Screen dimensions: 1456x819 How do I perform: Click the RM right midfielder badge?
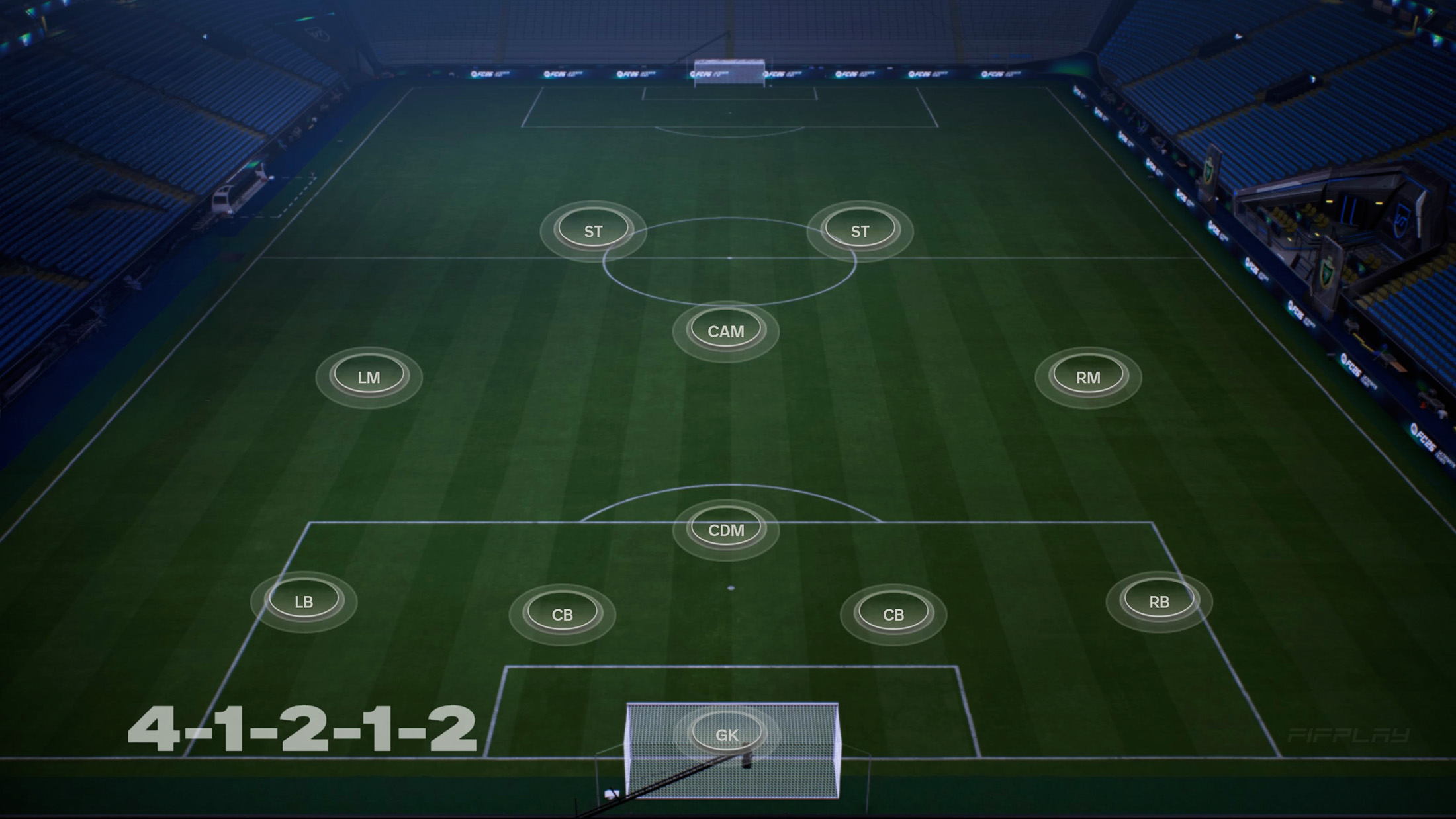pos(1087,377)
